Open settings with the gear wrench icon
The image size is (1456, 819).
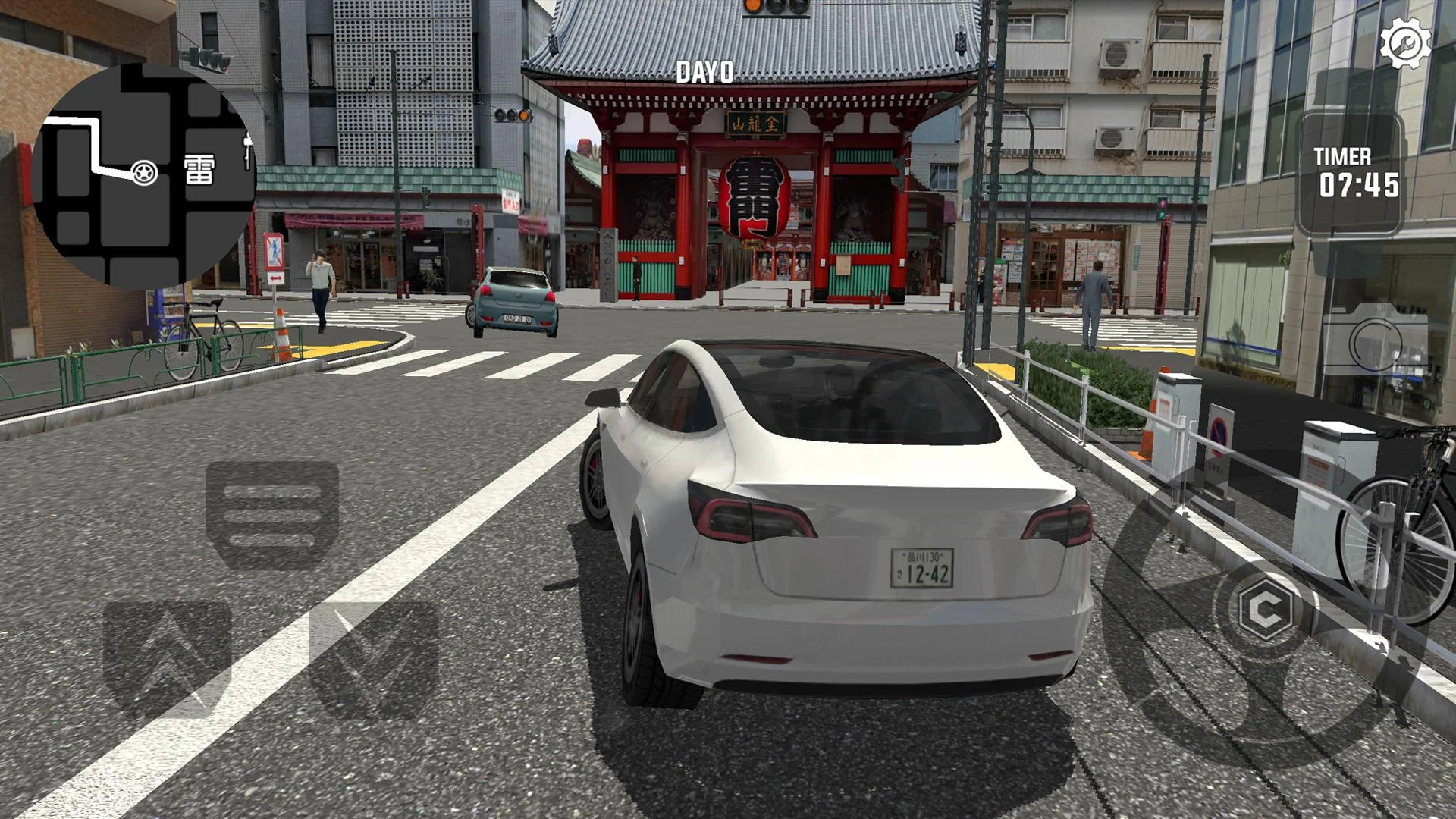(1405, 43)
